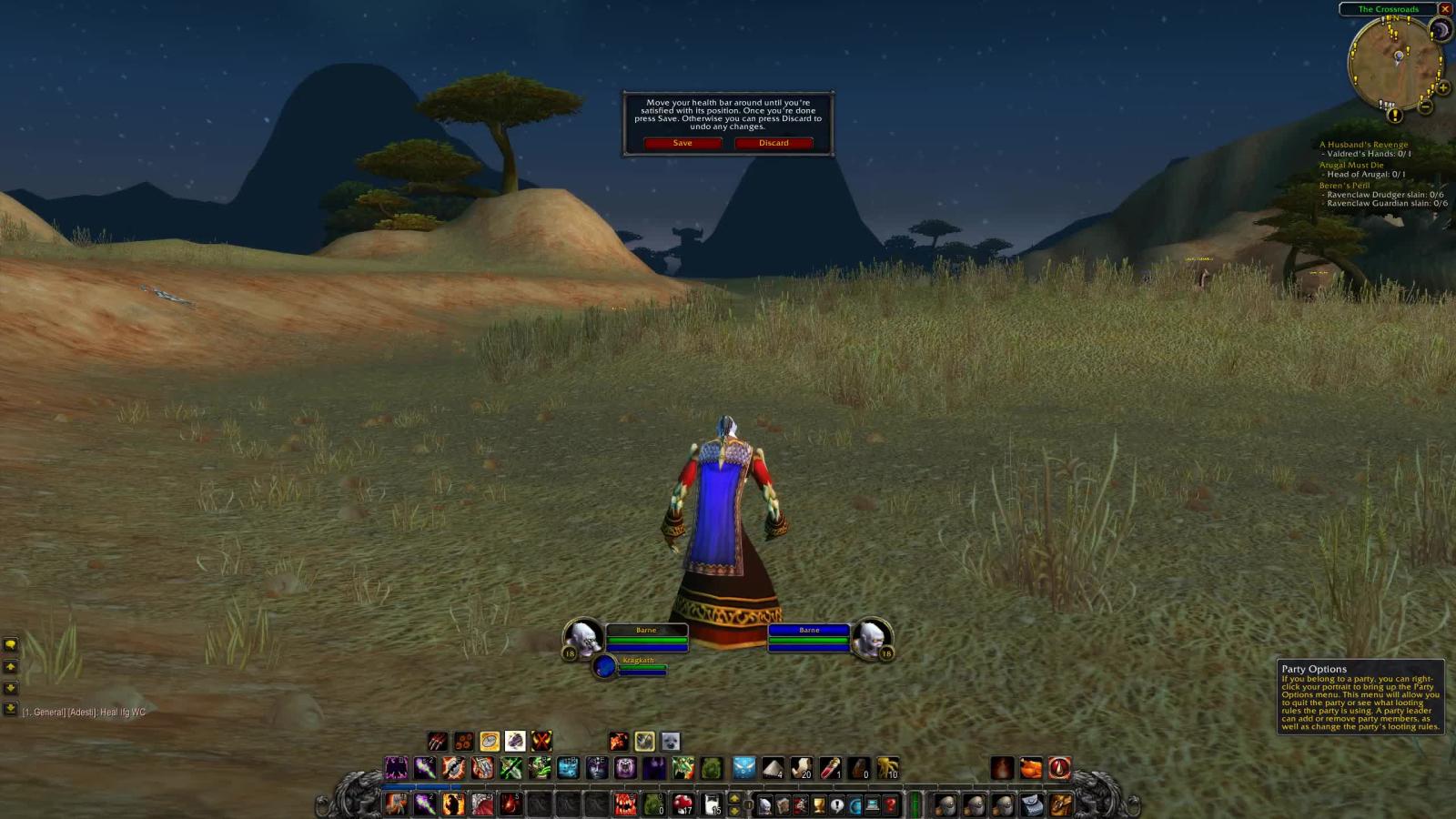Toggle the day-night moon indicator
1456x819 pixels.
pos(1441,31)
